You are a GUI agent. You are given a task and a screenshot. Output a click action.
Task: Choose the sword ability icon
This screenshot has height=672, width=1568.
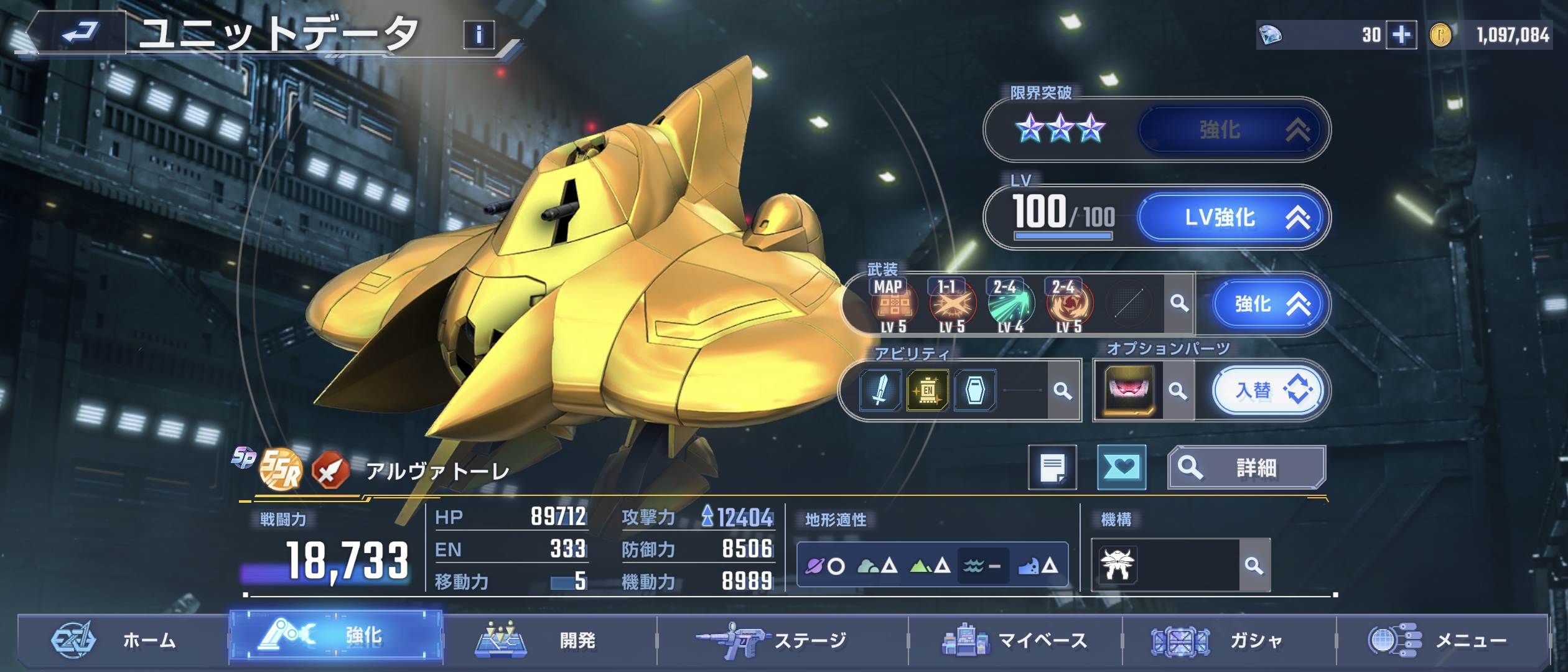(x=880, y=391)
